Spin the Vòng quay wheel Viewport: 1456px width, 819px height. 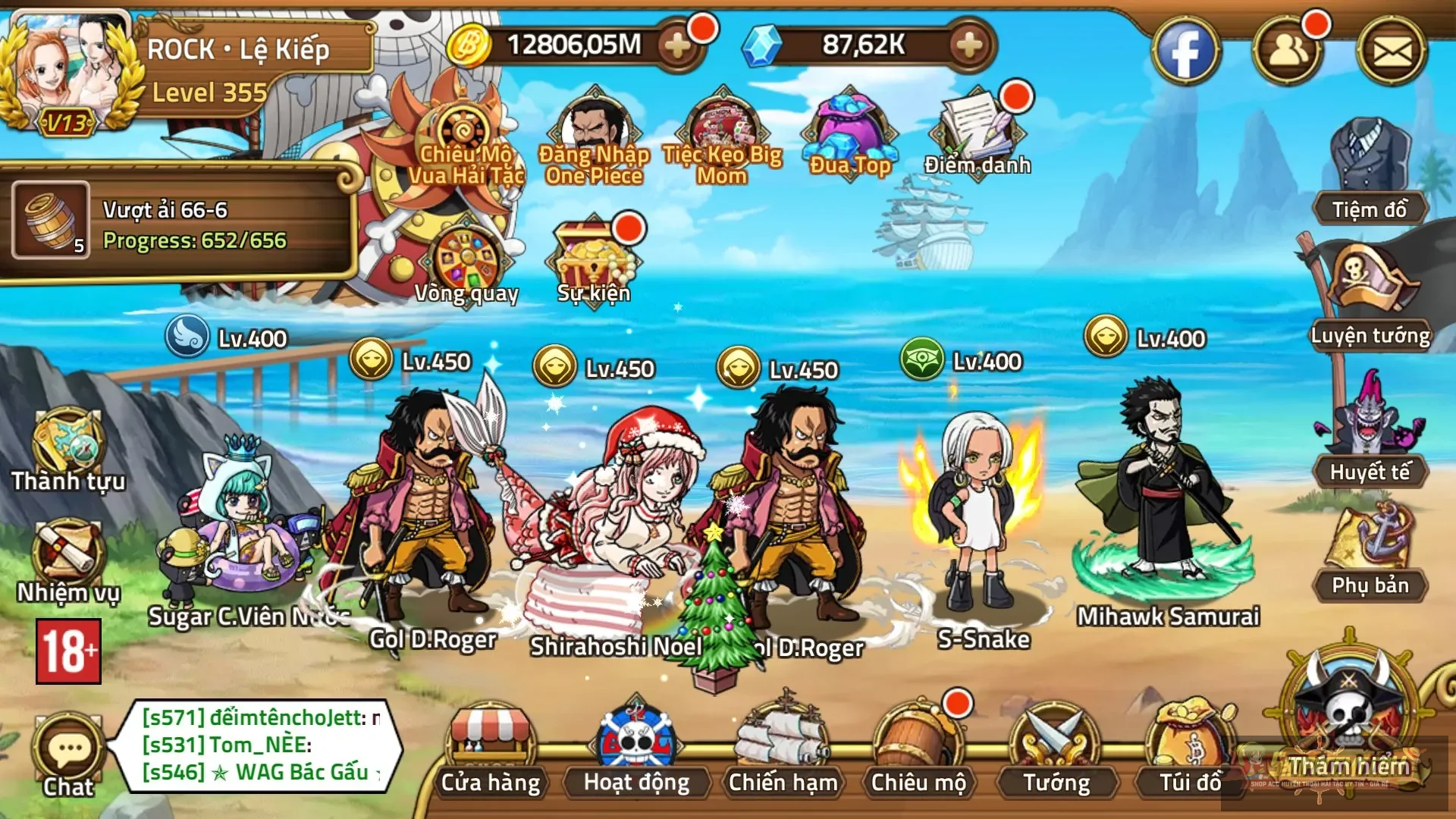tap(464, 258)
